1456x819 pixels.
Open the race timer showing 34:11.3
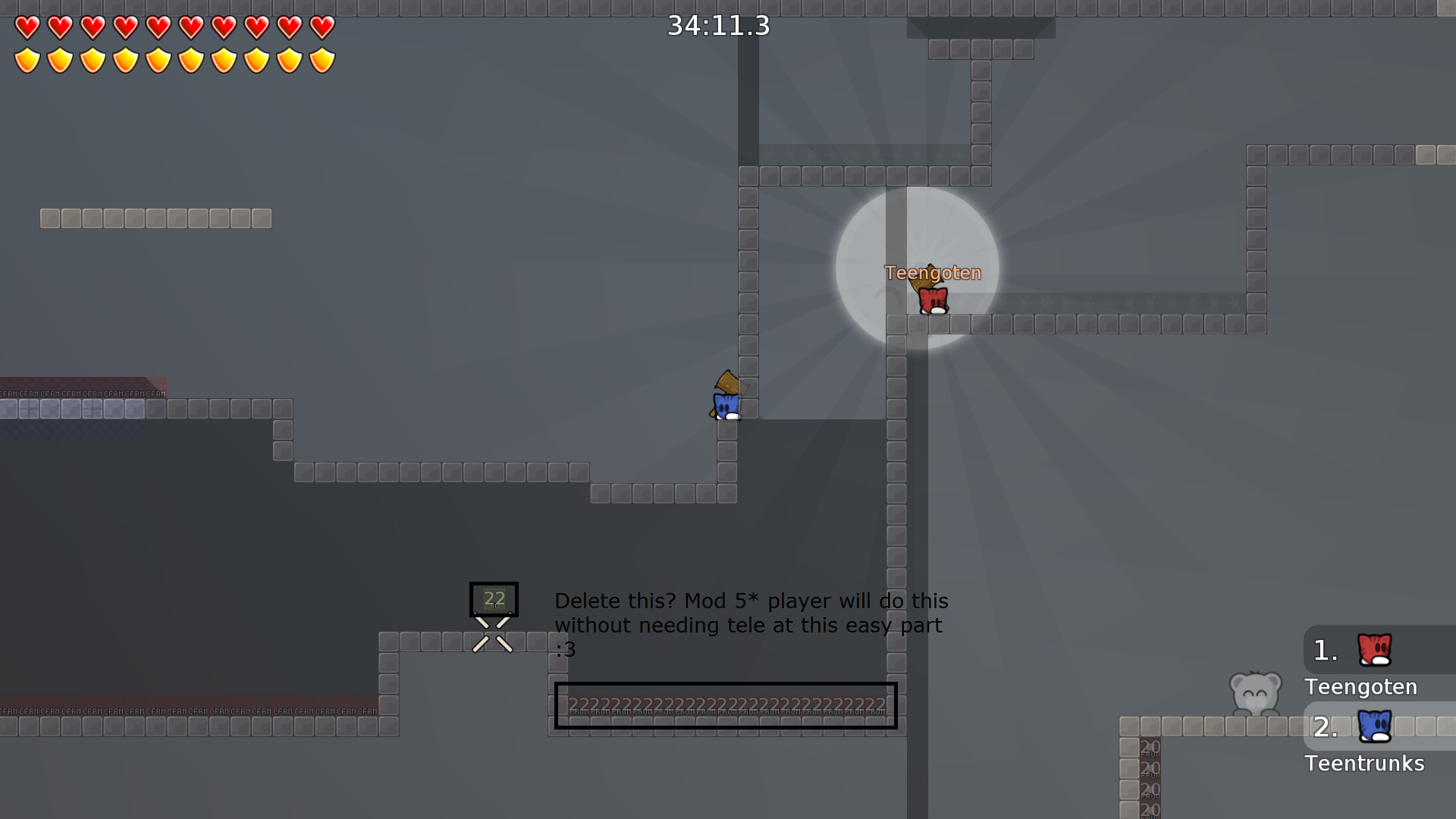[x=717, y=27]
